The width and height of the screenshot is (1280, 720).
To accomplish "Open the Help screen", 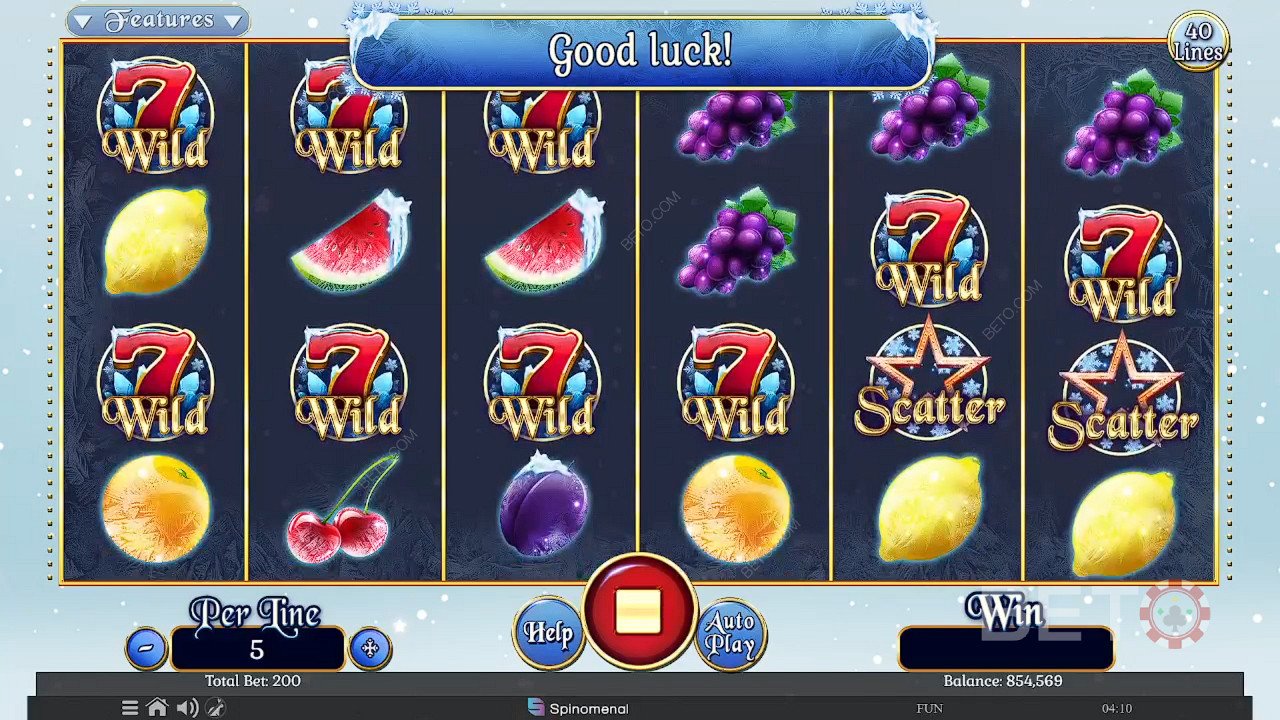I will click(548, 632).
